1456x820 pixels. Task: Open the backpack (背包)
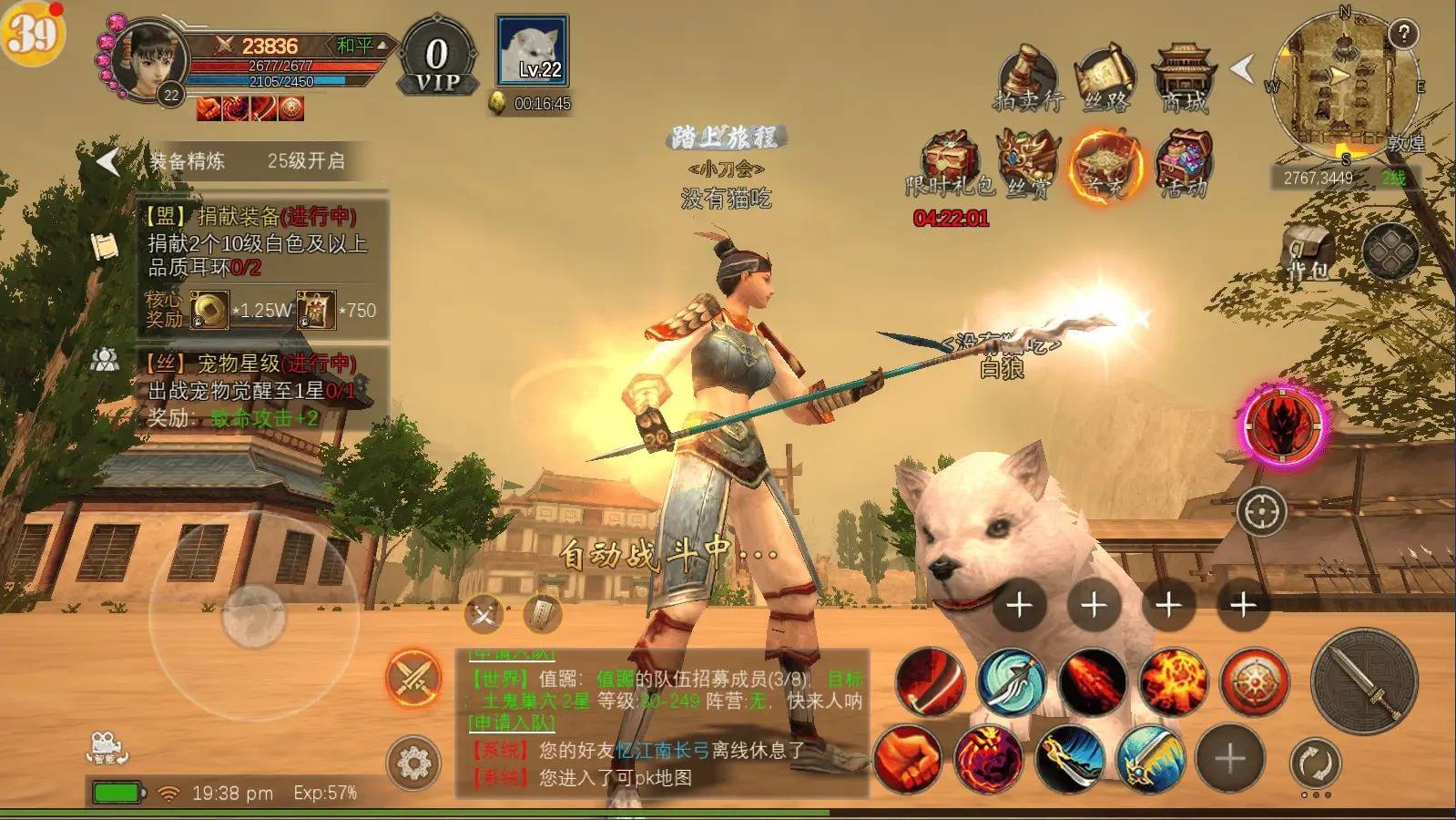1308,253
